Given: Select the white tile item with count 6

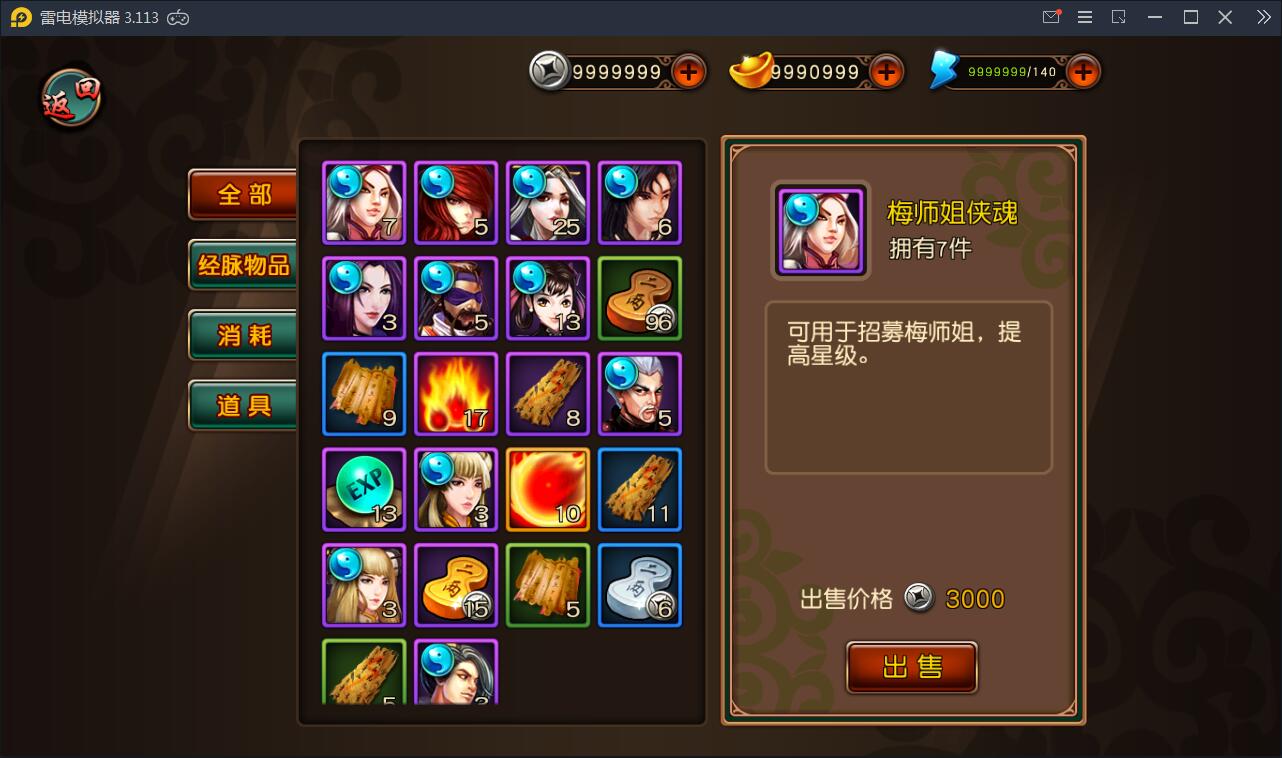Looking at the screenshot, I should [x=640, y=585].
